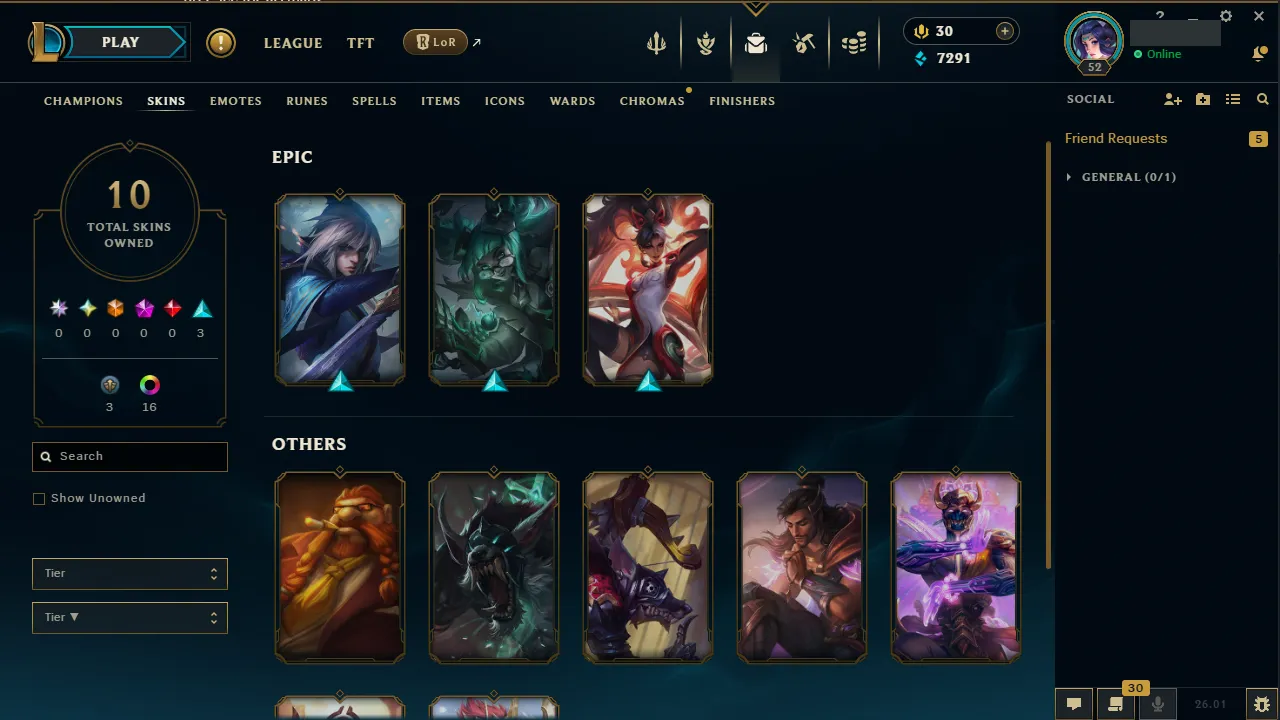Open the Loot backpack icon
This screenshot has width=1280, height=720.
[756, 42]
